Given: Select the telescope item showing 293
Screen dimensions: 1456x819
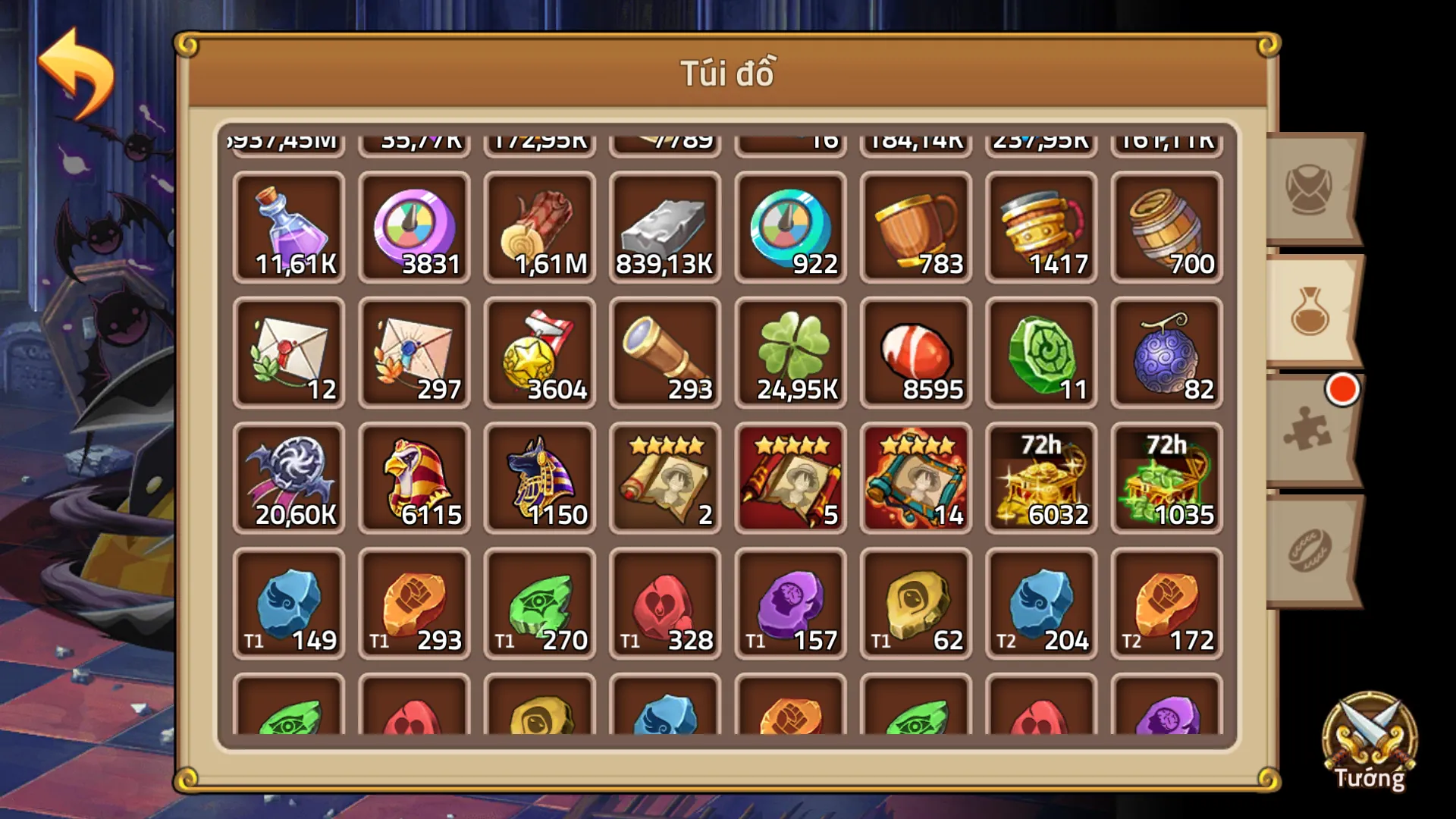Looking at the screenshot, I should click(x=664, y=353).
